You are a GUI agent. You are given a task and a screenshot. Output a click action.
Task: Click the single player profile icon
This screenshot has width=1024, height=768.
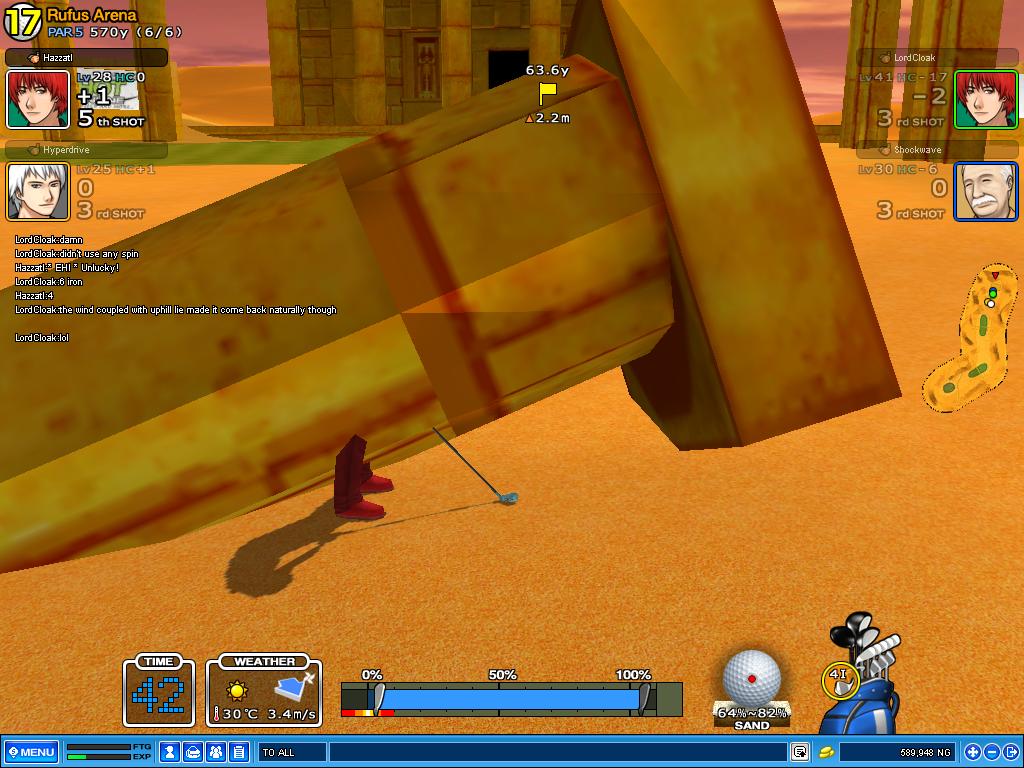(x=171, y=752)
